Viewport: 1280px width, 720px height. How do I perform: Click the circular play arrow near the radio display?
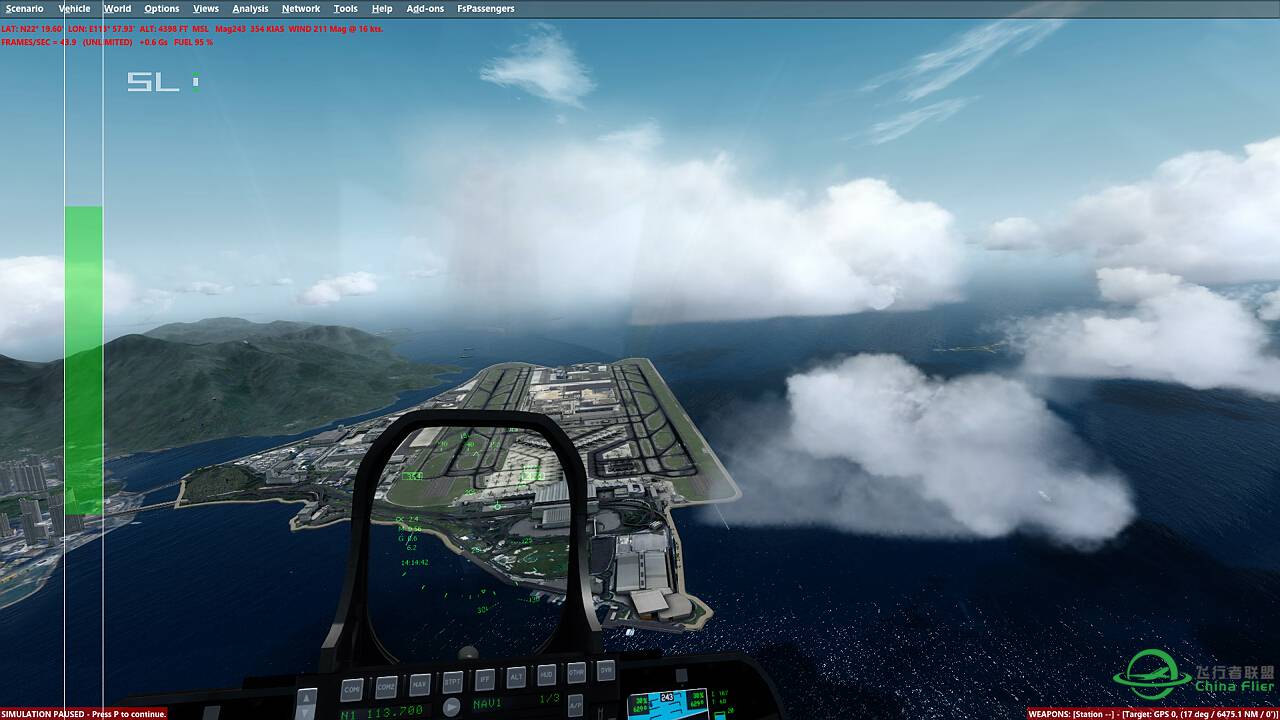(x=452, y=707)
